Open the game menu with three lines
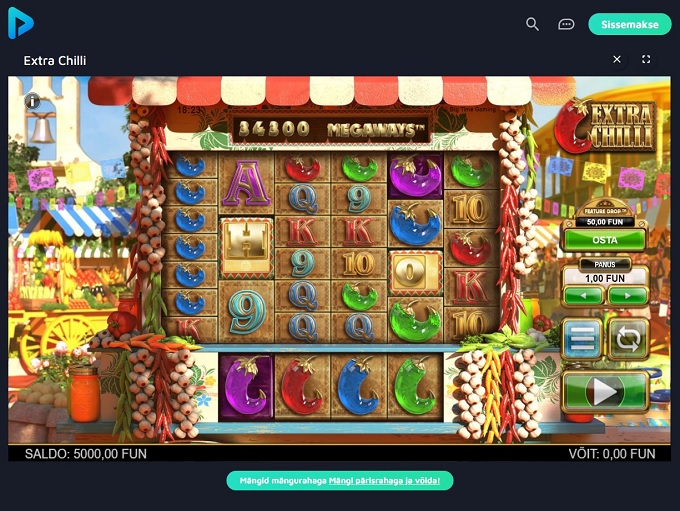The image size is (680, 511). point(581,339)
